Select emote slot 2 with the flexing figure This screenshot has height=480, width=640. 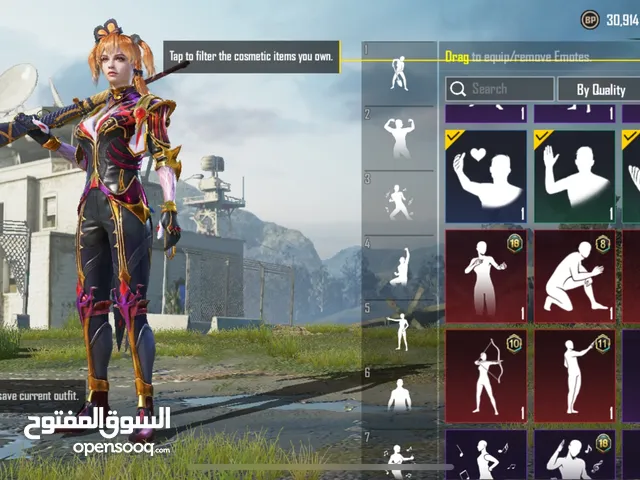click(399, 138)
